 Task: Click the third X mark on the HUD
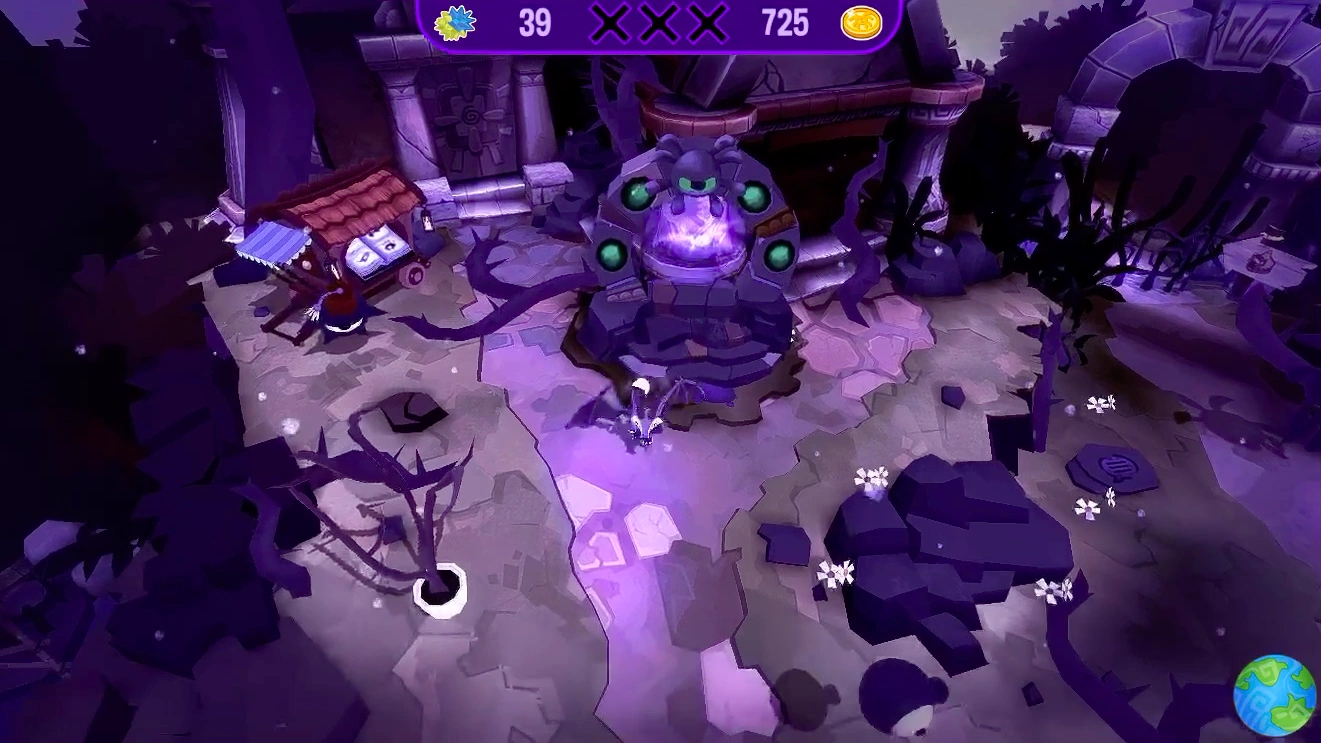[x=706, y=22]
